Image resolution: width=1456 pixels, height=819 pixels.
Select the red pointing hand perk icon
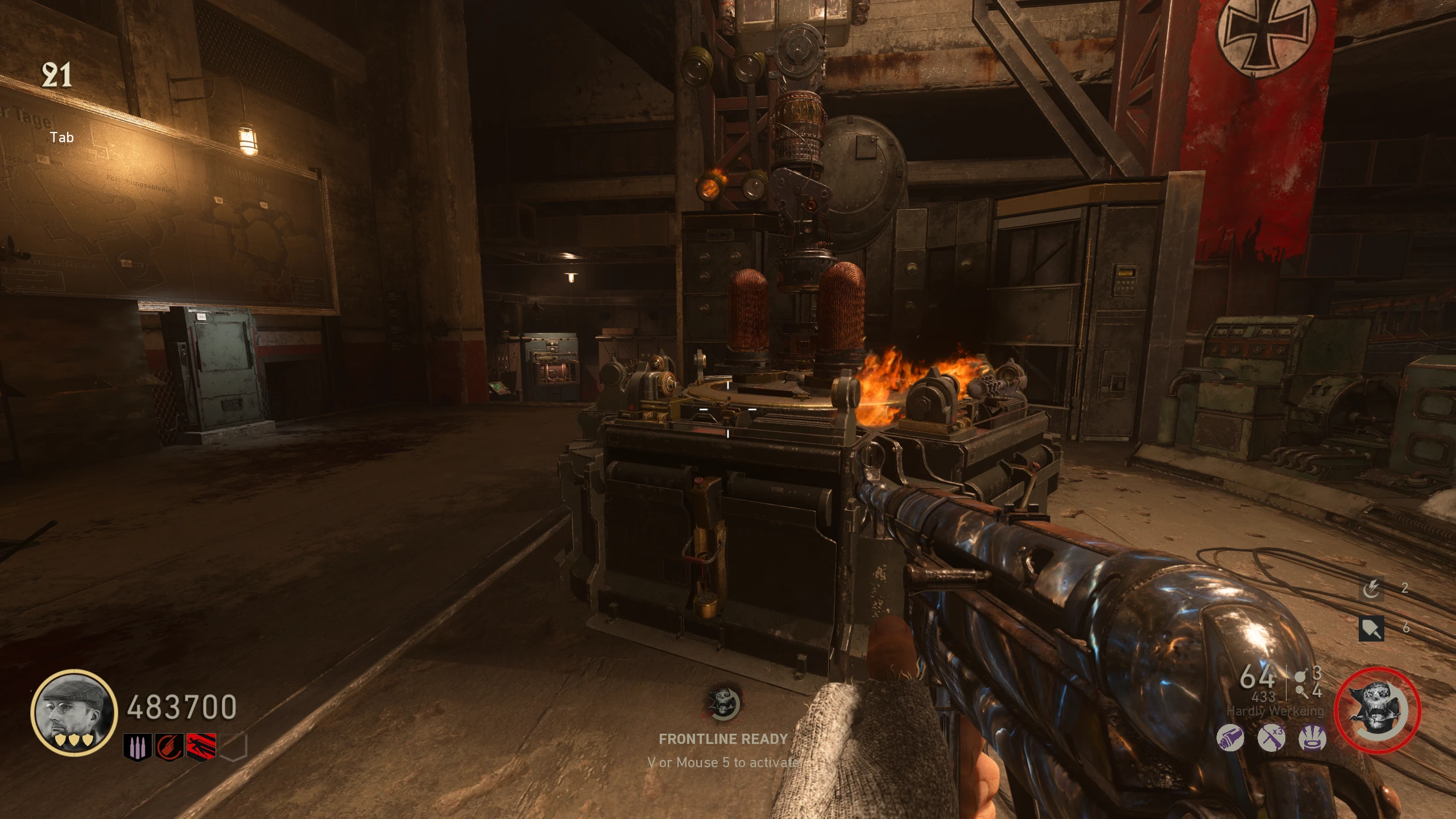tap(169, 747)
